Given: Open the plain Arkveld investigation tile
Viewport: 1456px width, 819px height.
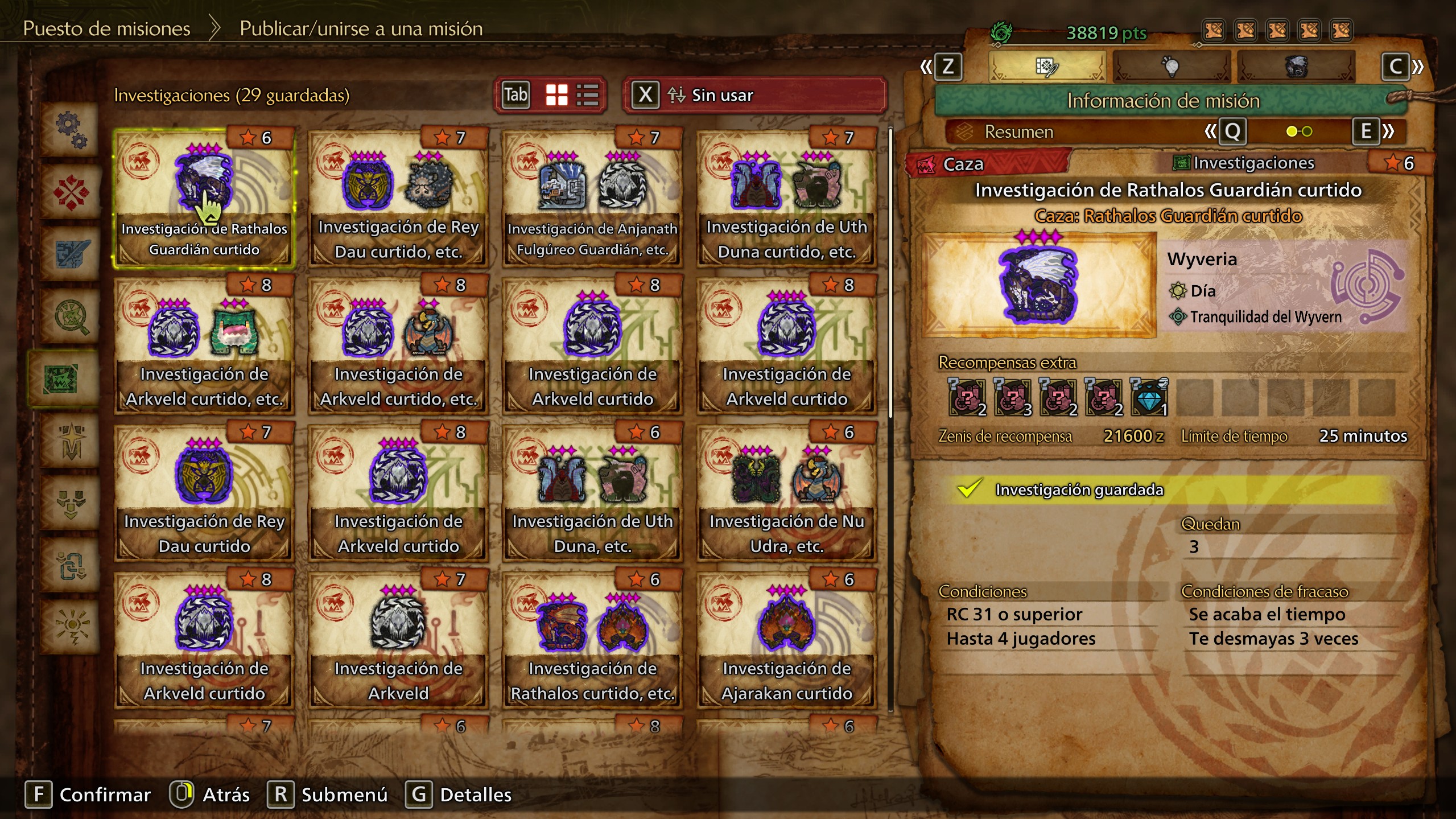Looking at the screenshot, I should 398,640.
